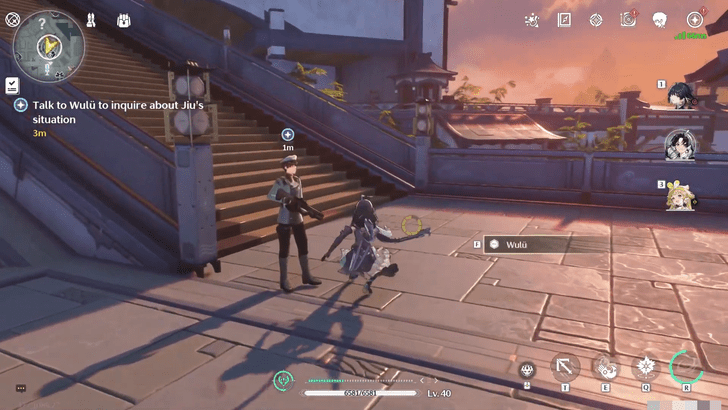The height and width of the screenshot is (410, 728).
Task: Open the tower icon beside the minimap
Action: [91, 20]
